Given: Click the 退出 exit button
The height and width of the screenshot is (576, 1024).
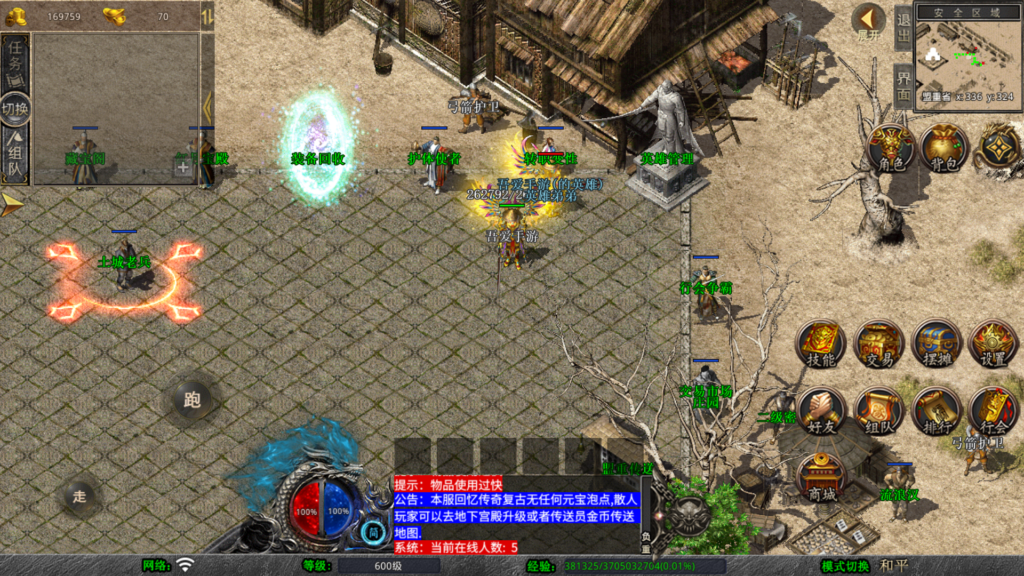Looking at the screenshot, I should [x=903, y=27].
